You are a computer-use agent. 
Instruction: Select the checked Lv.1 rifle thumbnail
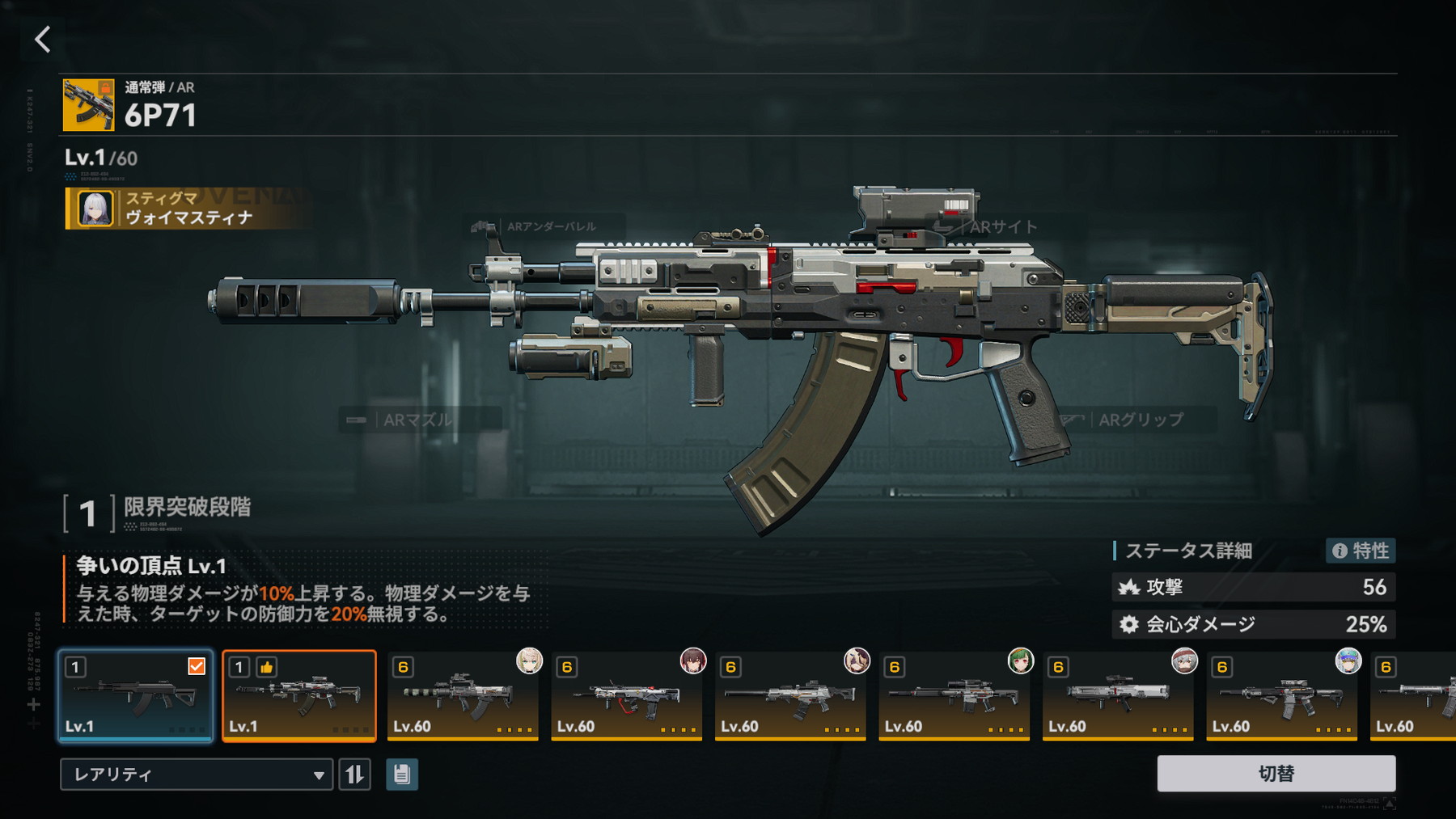click(x=135, y=696)
